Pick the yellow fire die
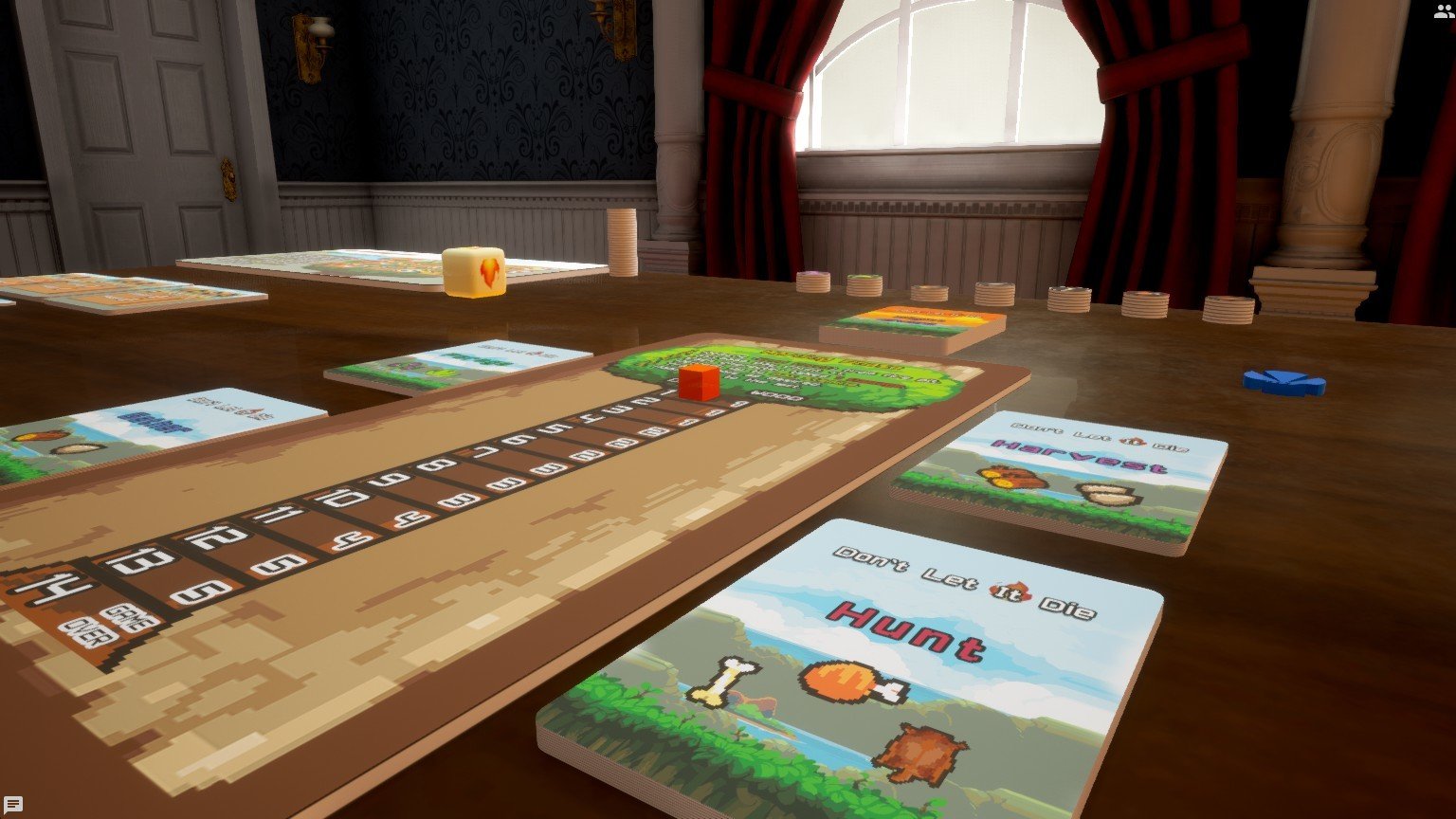 click(x=474, y=271)
